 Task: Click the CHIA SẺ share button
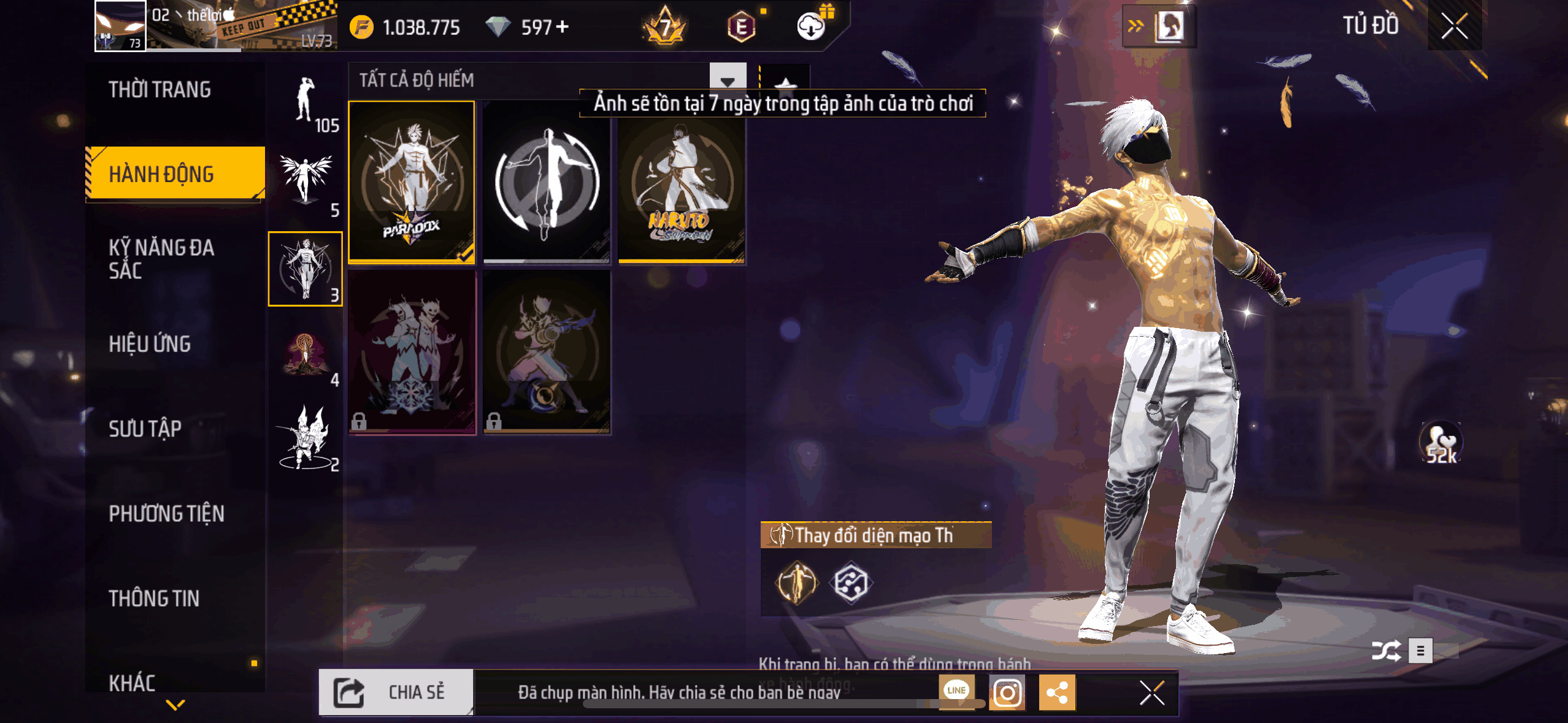coord(396,692)
